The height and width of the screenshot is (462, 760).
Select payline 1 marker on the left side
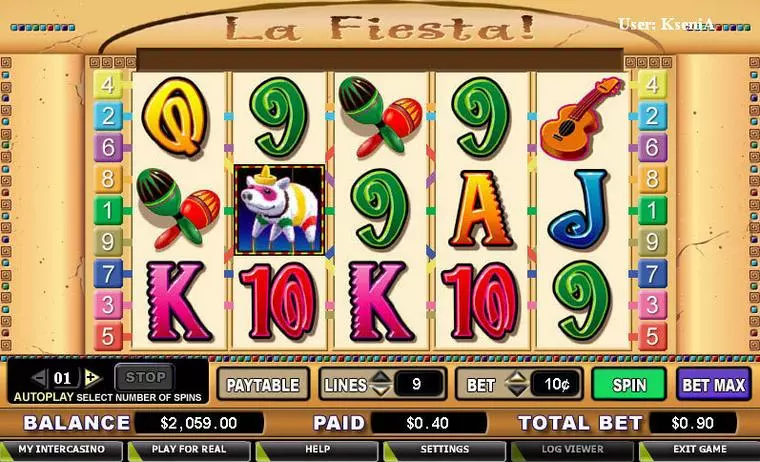pos(108,210)
